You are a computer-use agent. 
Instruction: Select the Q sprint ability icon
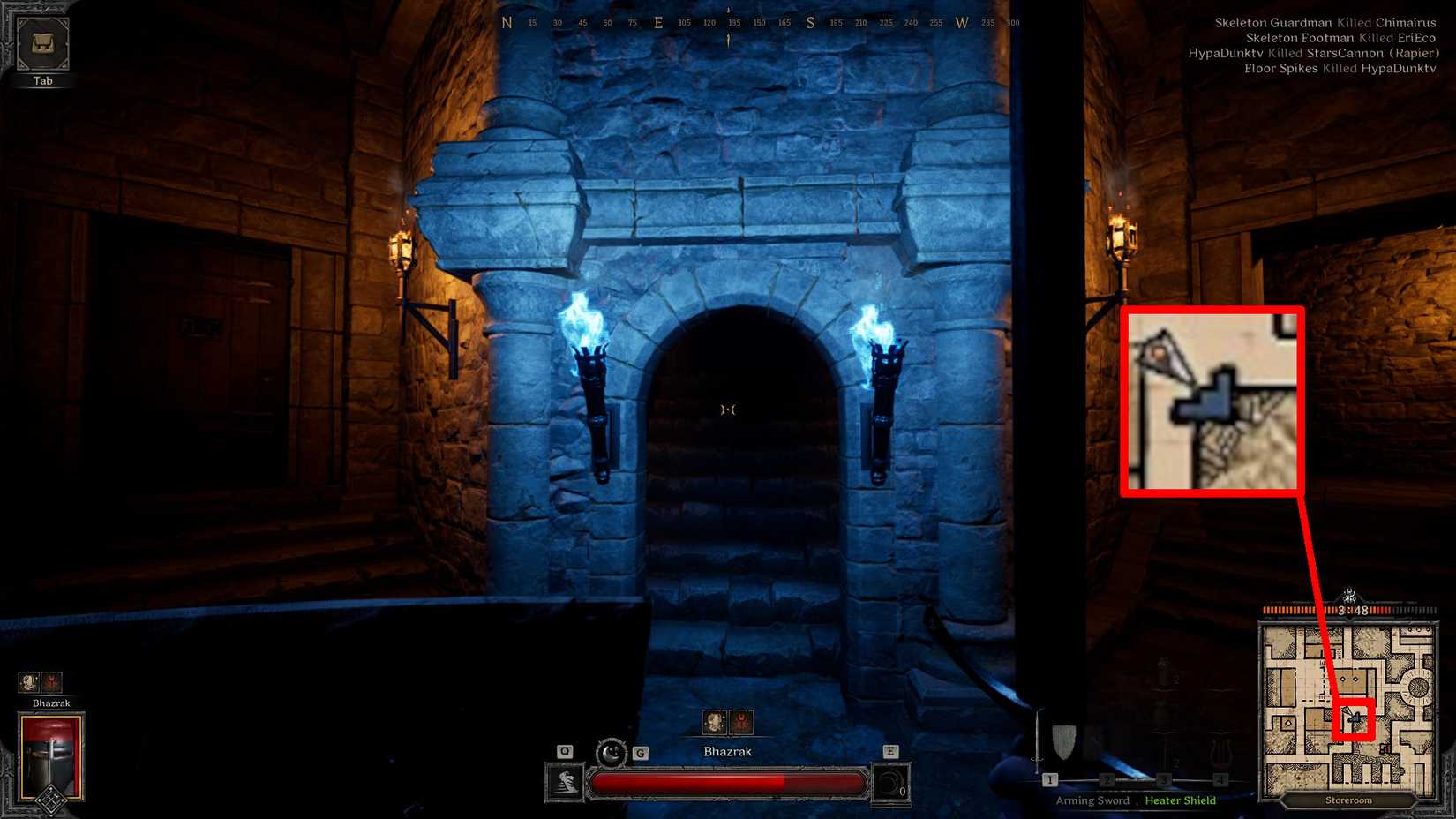(565, 782)
